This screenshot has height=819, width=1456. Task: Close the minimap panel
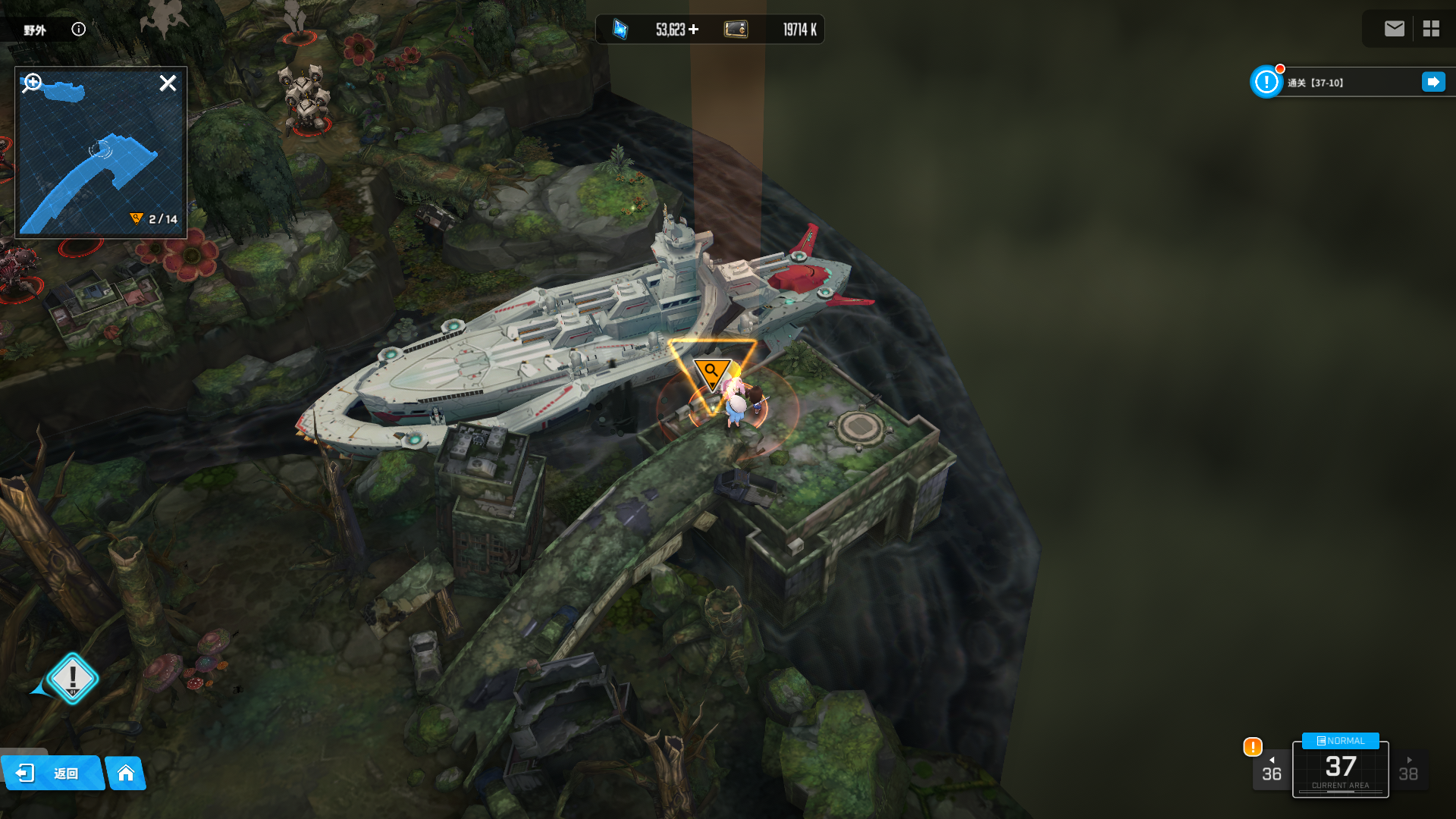(x=168, y=83)
